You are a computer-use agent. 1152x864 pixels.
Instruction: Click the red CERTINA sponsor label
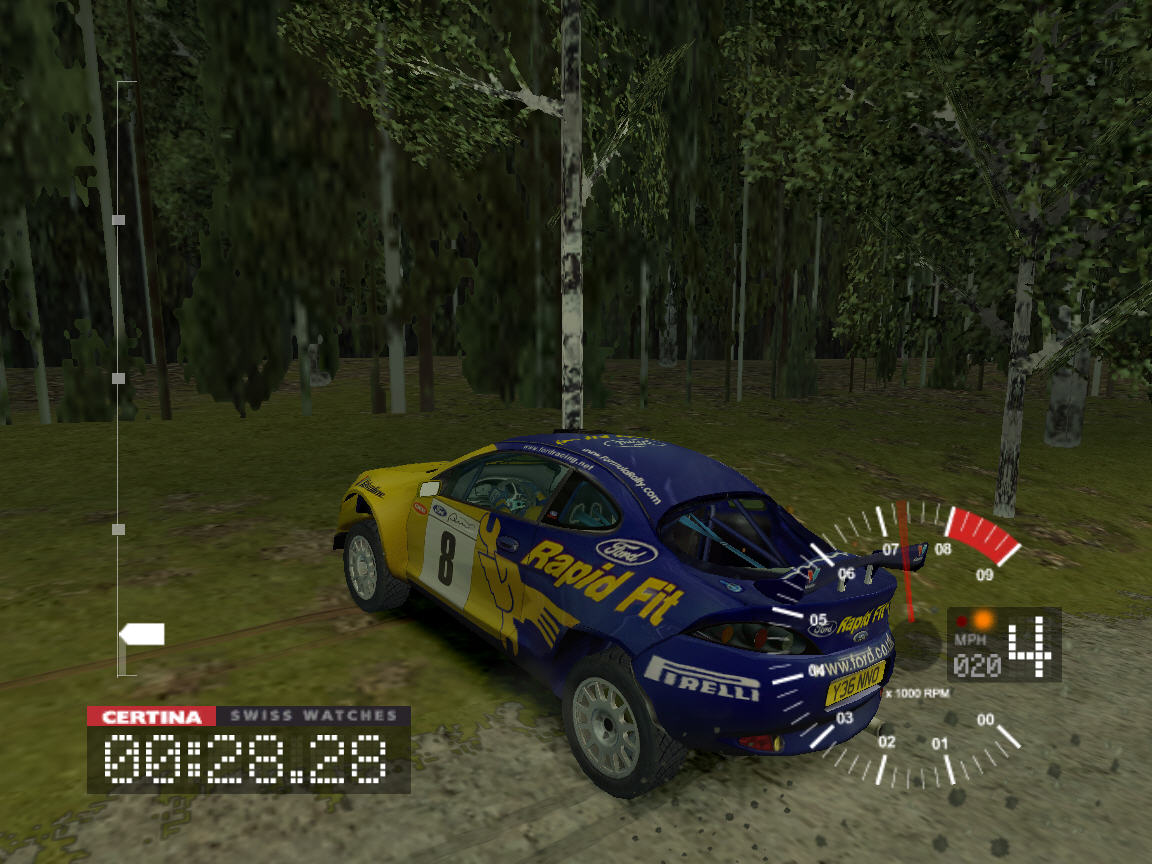[151, 716]
